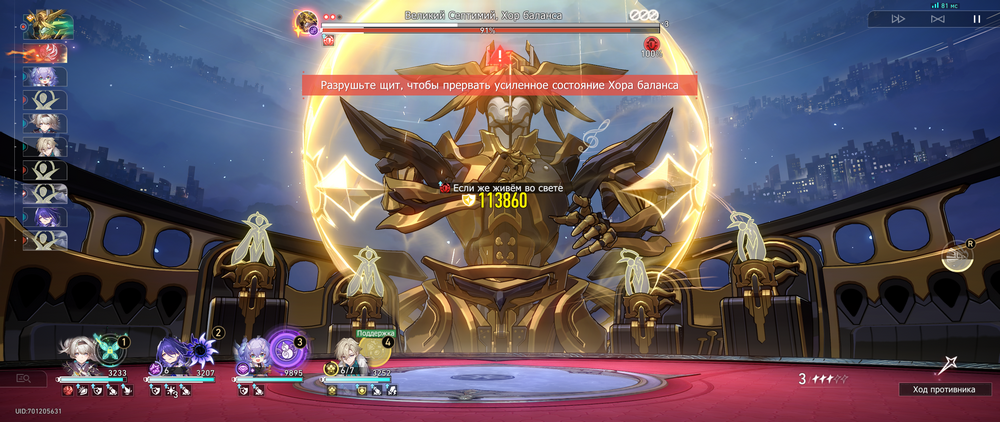Viewport: 1000px width, 422px height.
Task: Click the boss icon beside the name bar
Action: [x=307, y=19]
